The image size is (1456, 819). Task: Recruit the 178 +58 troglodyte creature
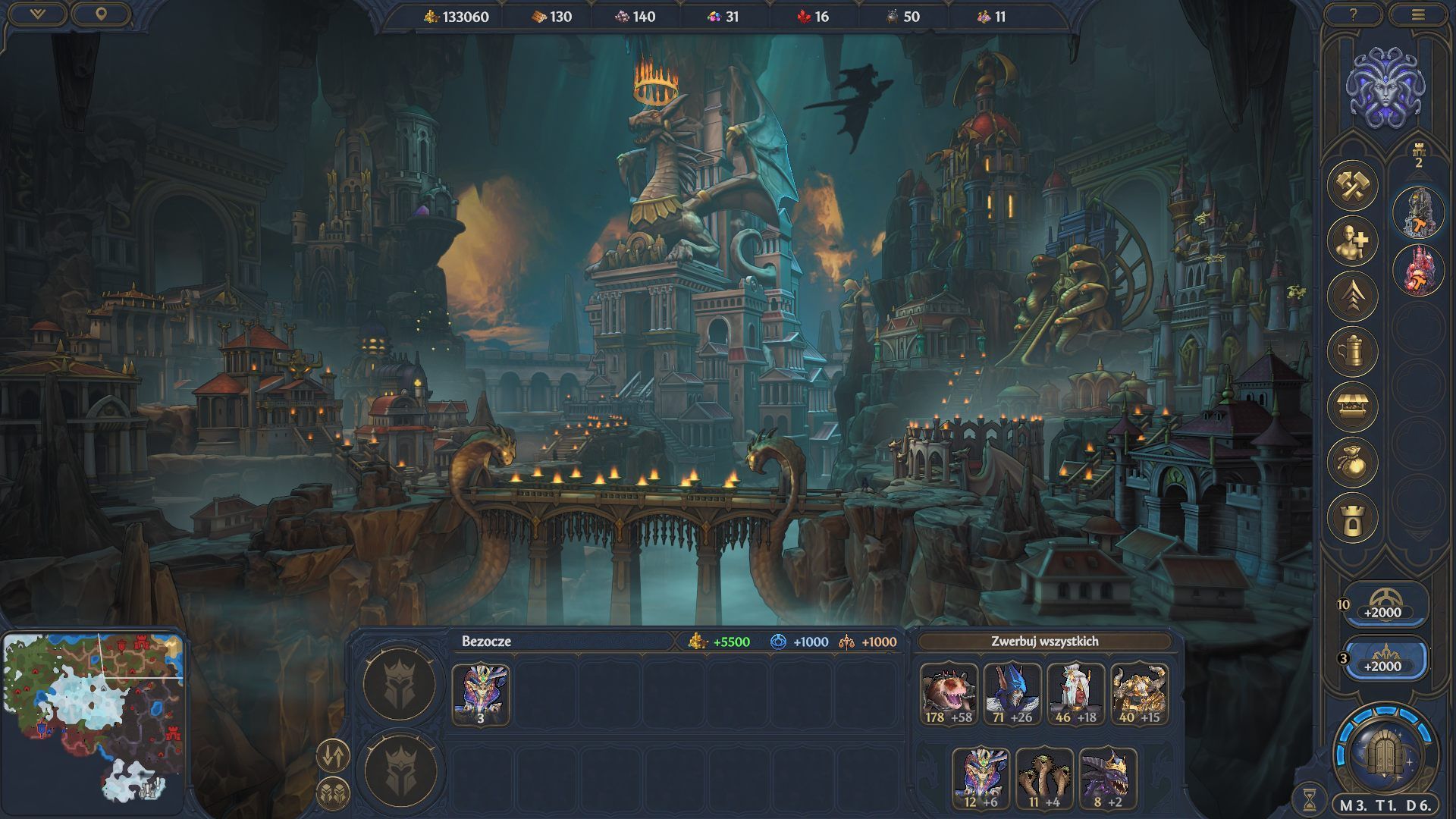click(949, 694)
